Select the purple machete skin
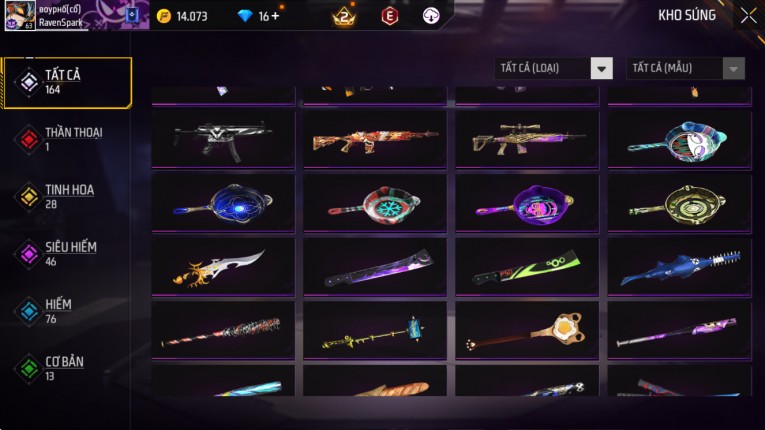This screenshot has width=765, height=430. pyautogui.click(x=375, y=266)
